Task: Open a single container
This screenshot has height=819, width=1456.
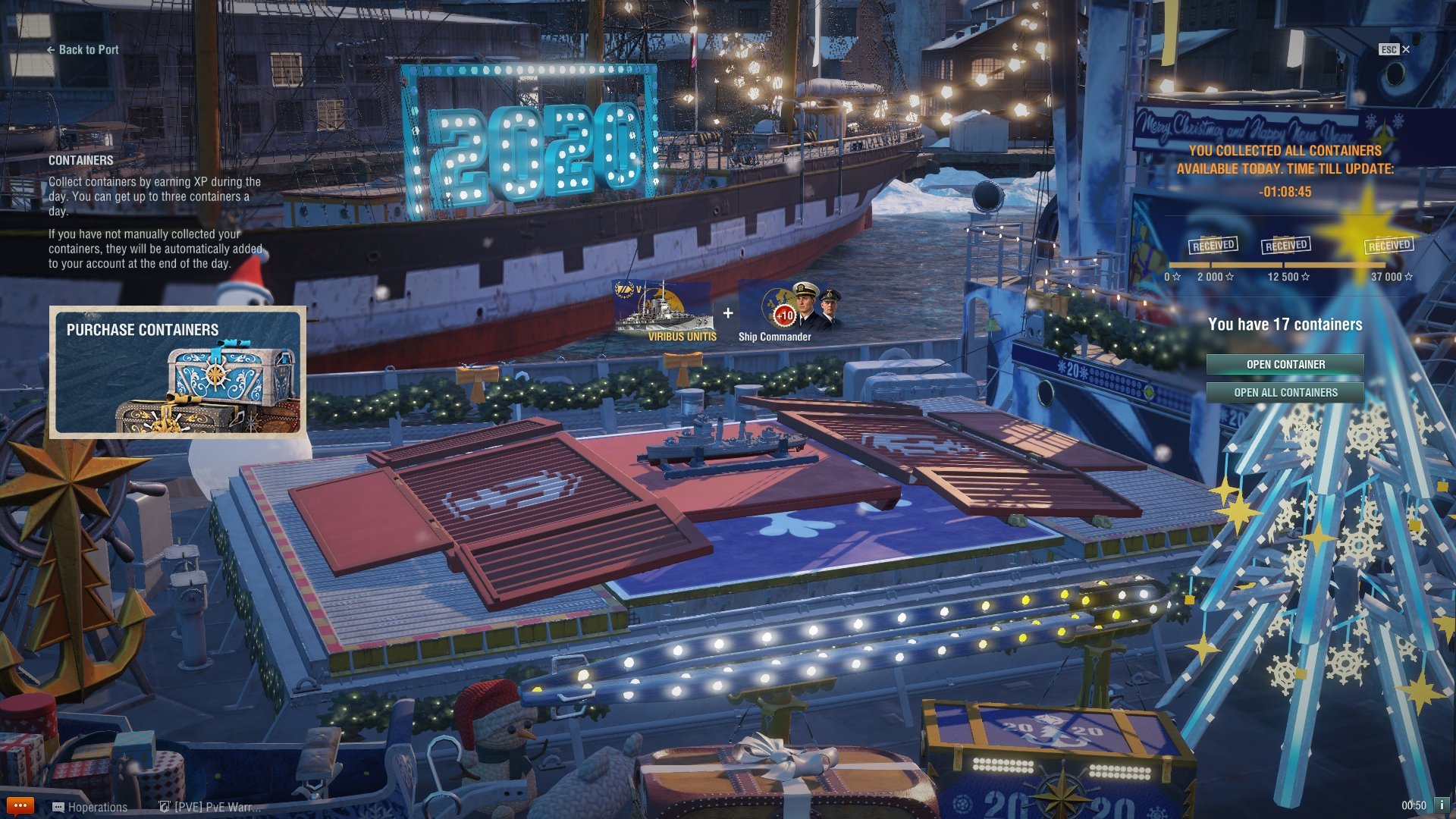Action: pos(1285,365)
